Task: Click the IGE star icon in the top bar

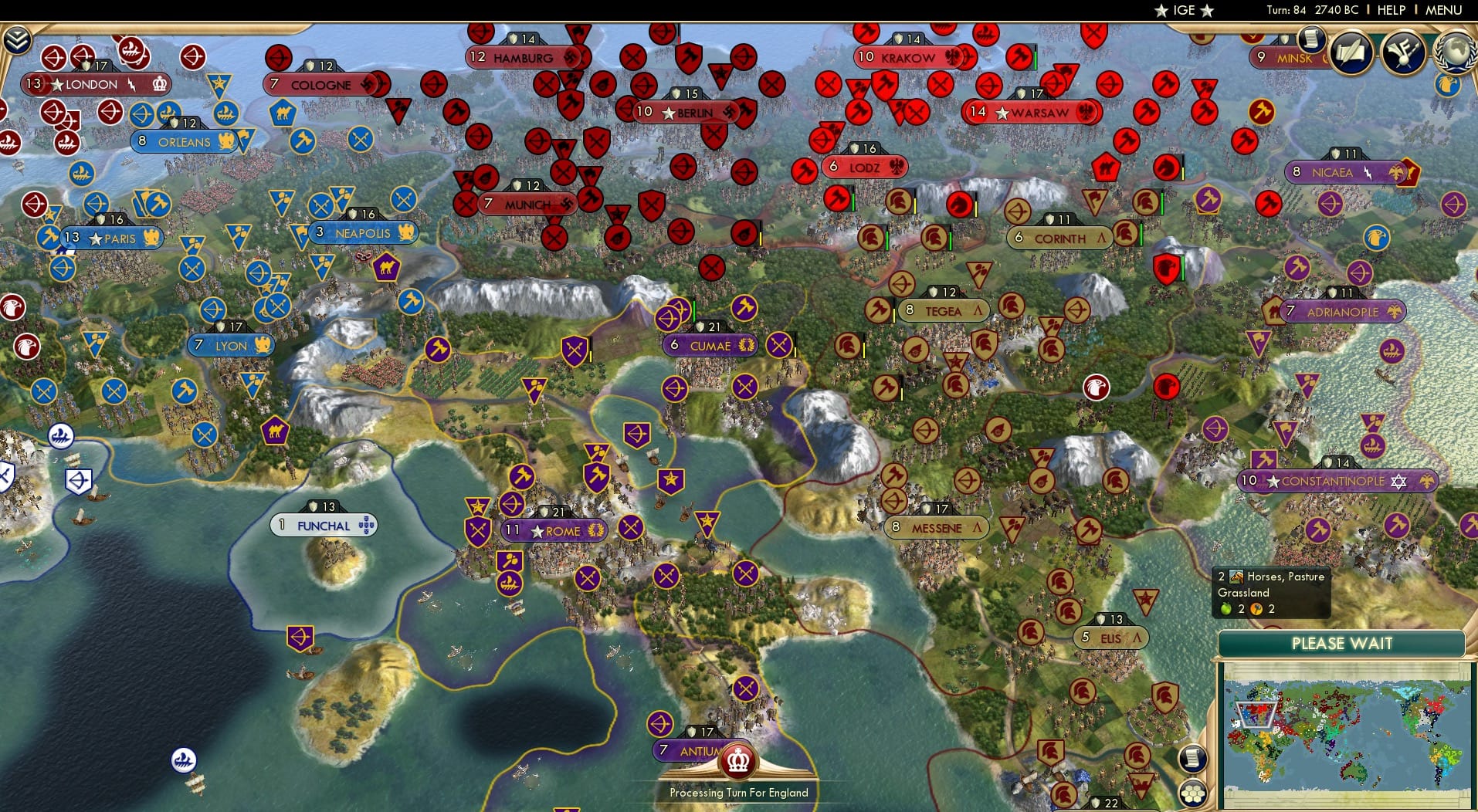Action: click(1161, 10)
